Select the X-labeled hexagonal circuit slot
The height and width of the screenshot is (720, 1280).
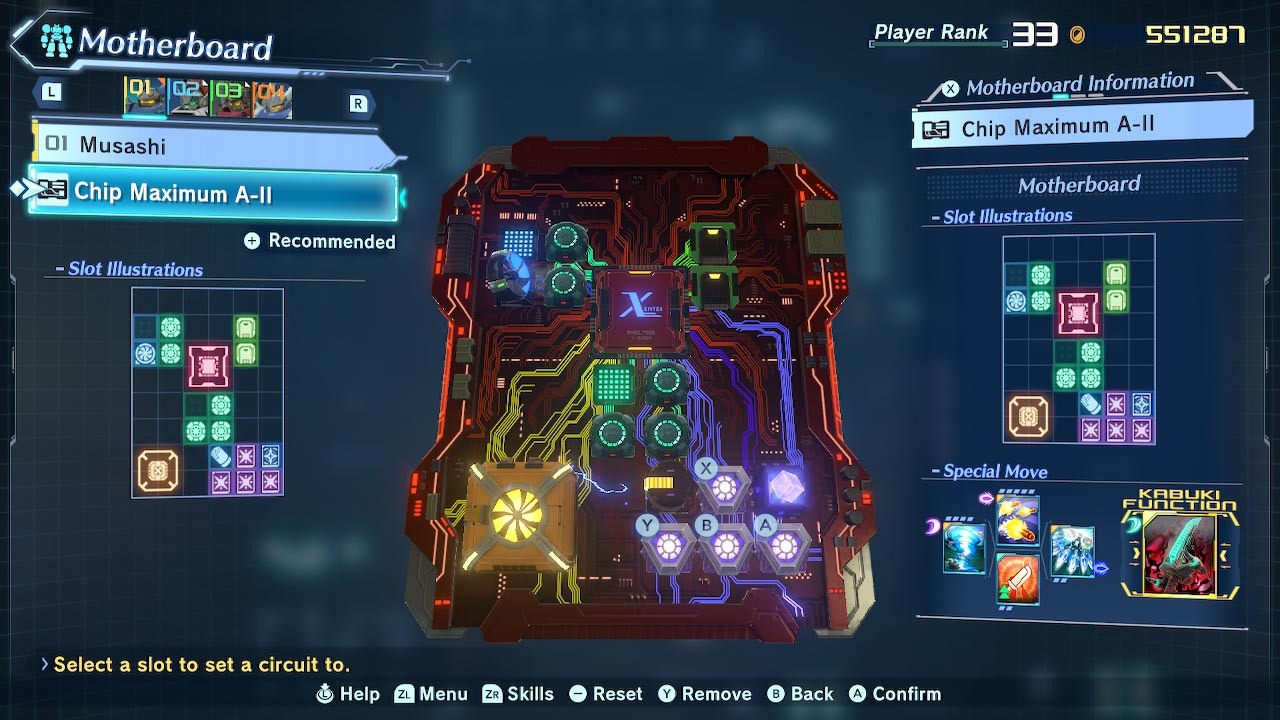point(725,489)
